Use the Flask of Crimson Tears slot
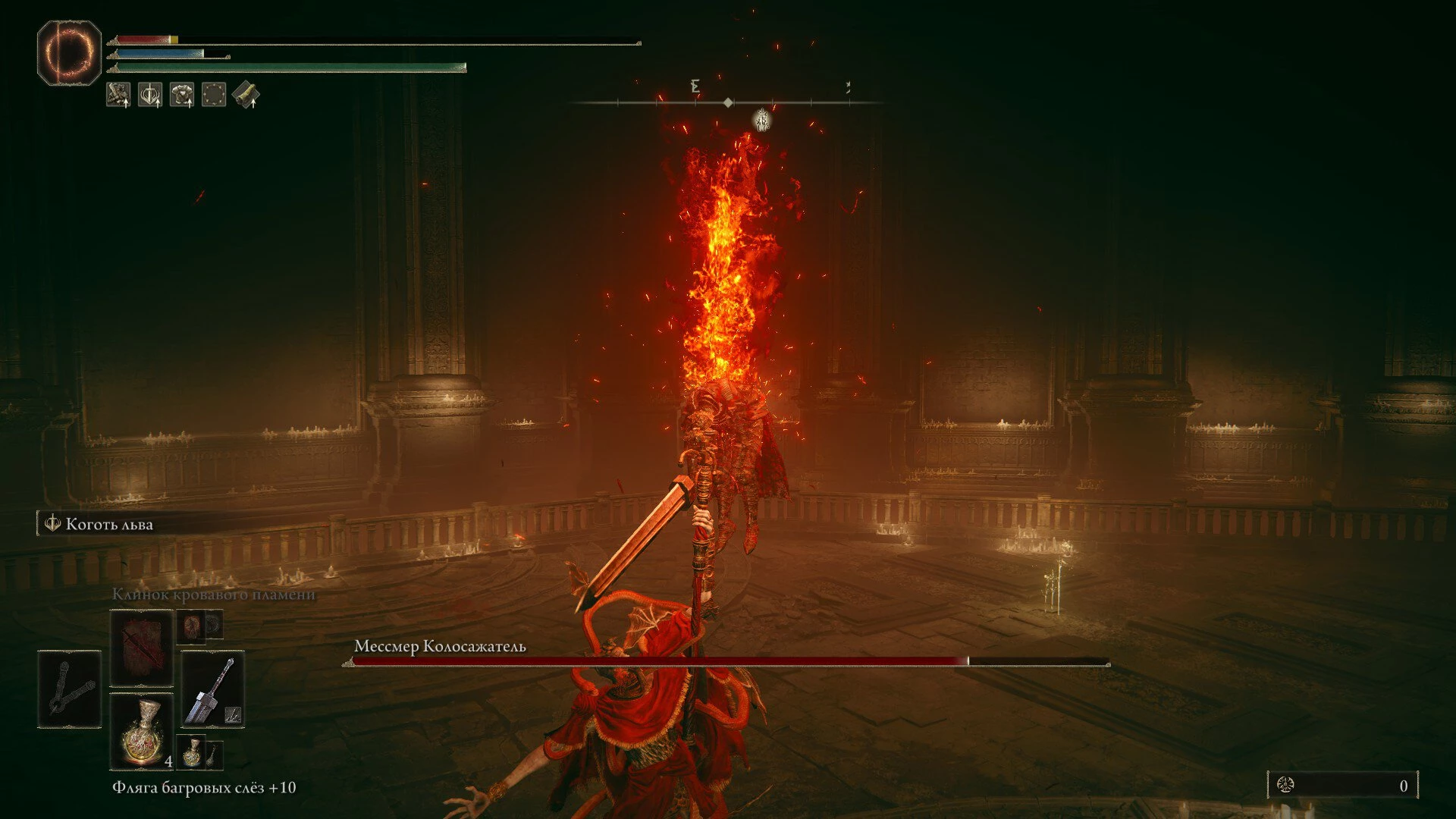 [142, 731]
